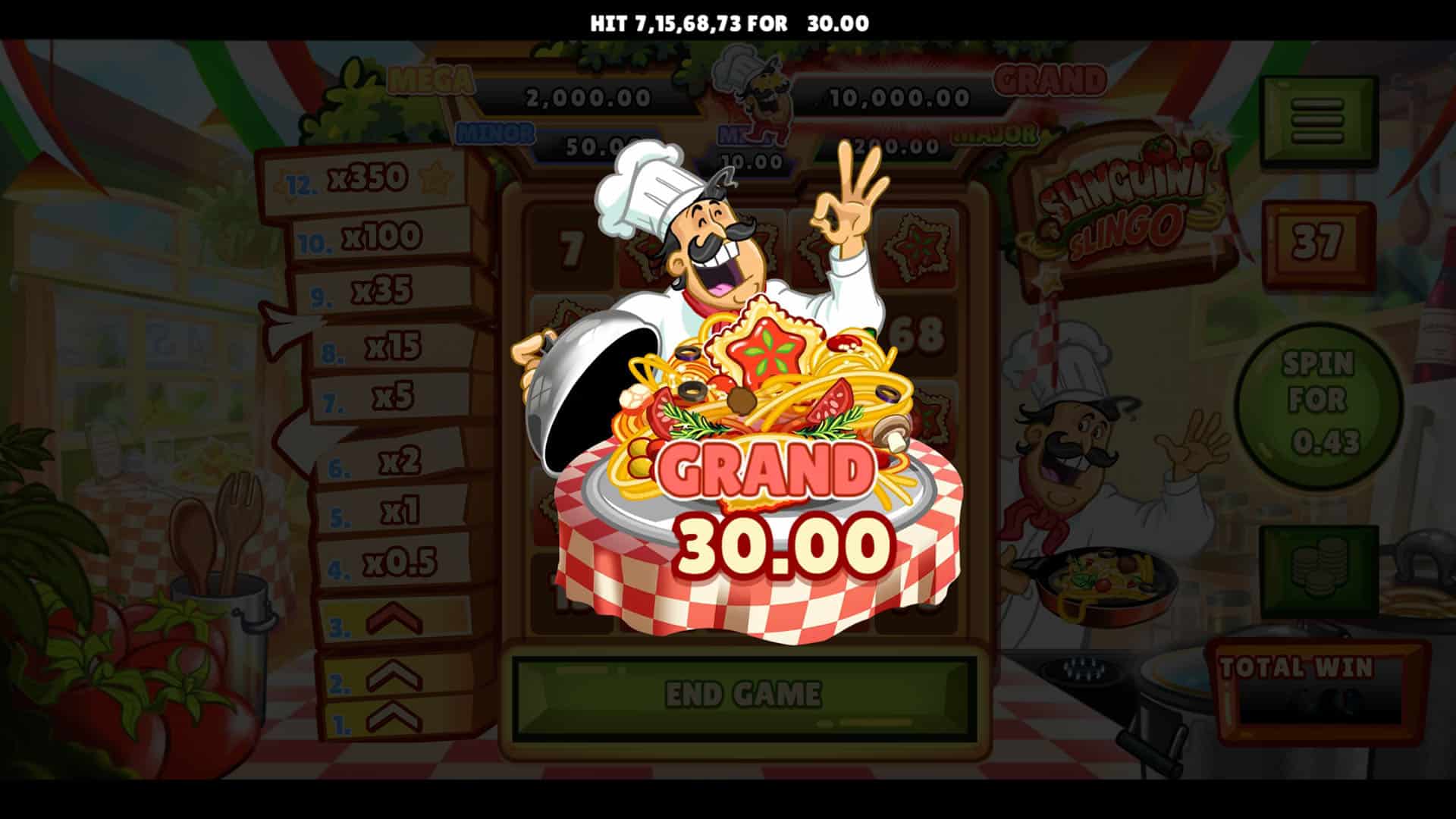Viewport: 1456px width, 819px height.
Task: Open the coin stack stake button
Action: coord(1319,570)
